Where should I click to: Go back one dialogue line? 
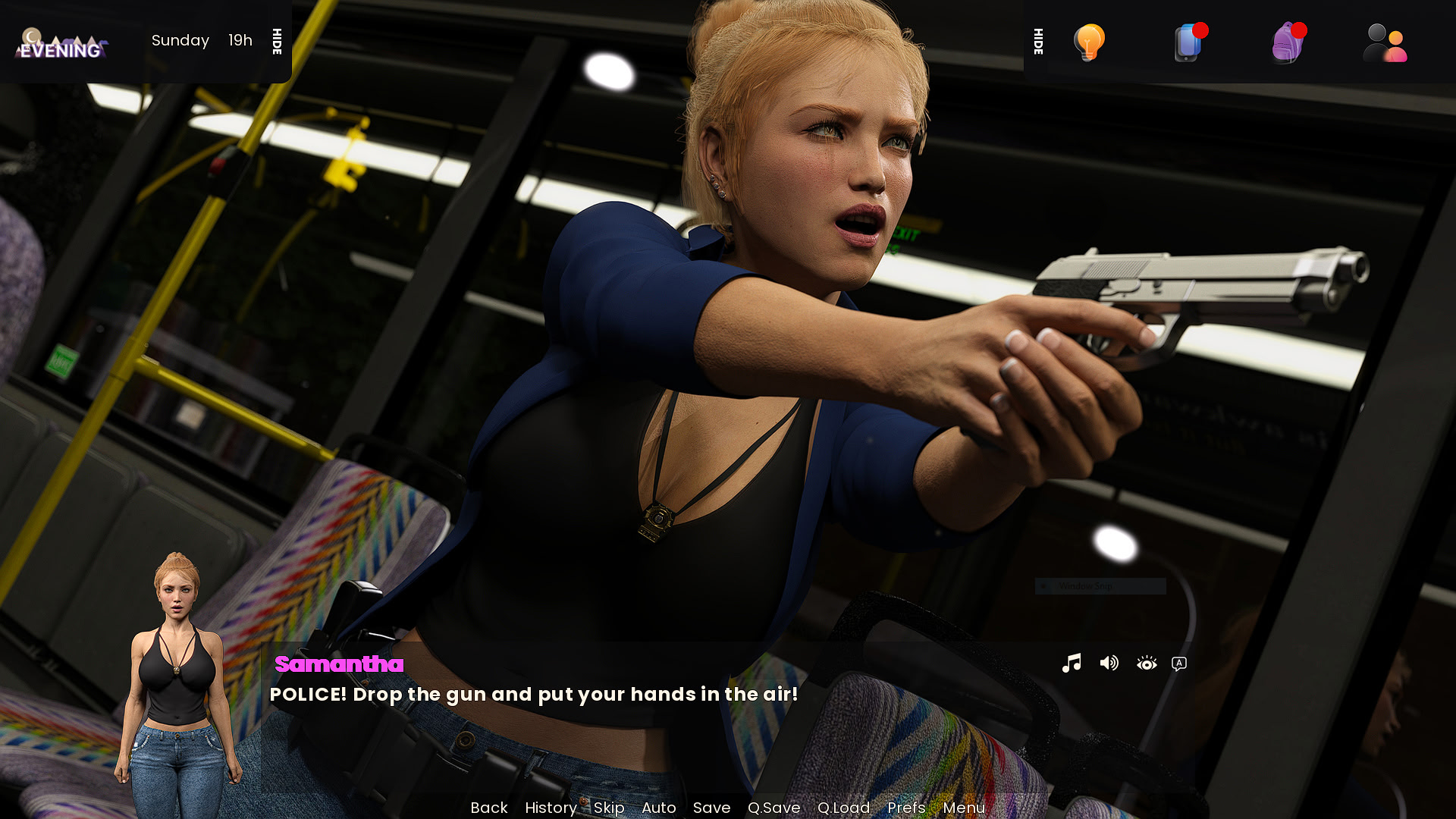488,808
